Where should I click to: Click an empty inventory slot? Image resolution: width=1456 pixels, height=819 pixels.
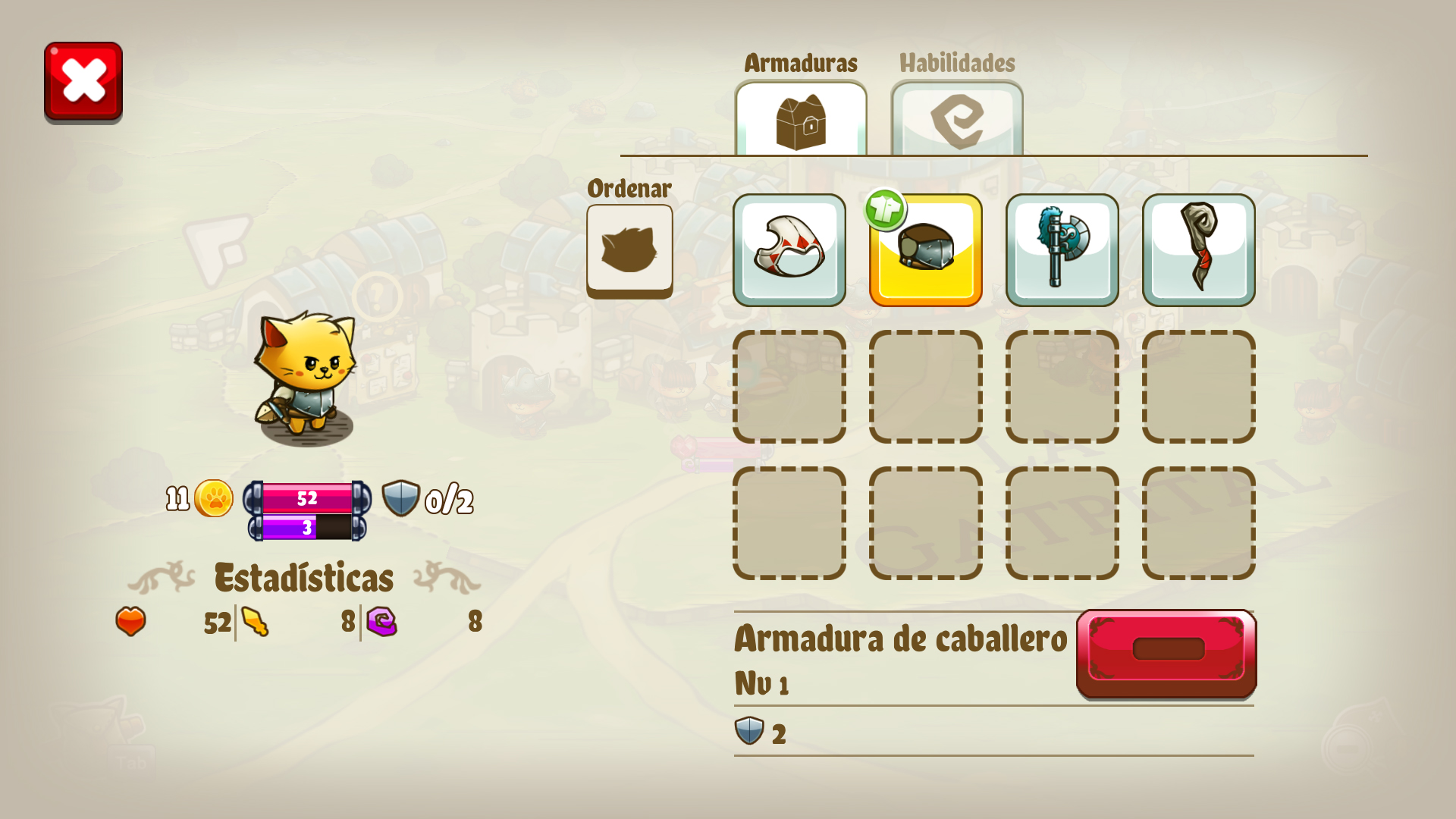[x=789, y=387]
